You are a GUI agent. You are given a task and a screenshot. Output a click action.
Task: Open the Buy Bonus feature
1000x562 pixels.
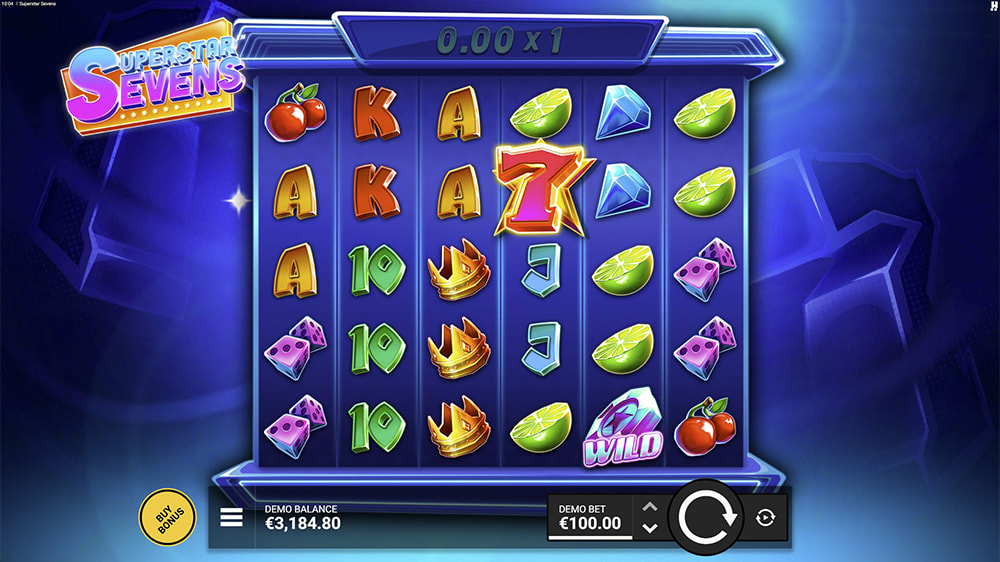167,517
